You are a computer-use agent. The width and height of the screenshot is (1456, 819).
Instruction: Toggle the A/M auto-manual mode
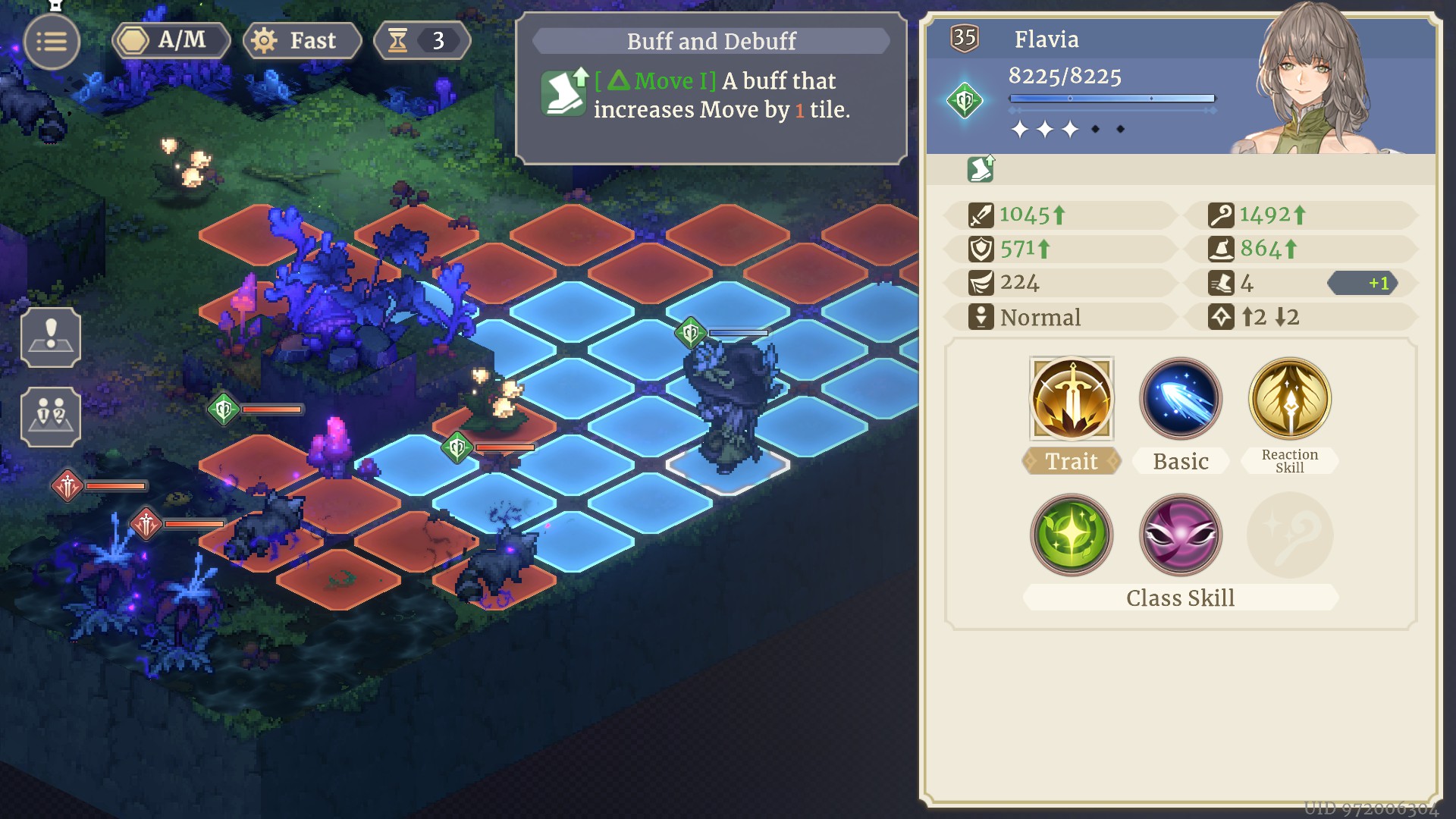point(171,40)
